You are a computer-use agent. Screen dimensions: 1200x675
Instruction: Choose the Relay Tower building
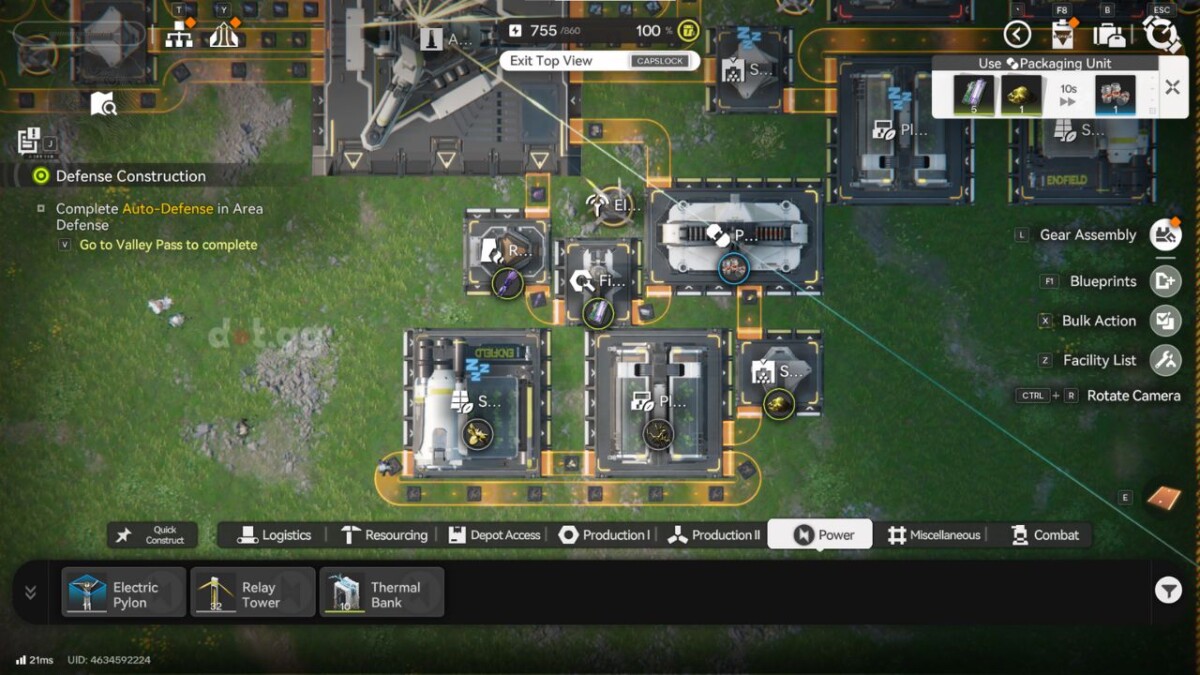(253, 593)
